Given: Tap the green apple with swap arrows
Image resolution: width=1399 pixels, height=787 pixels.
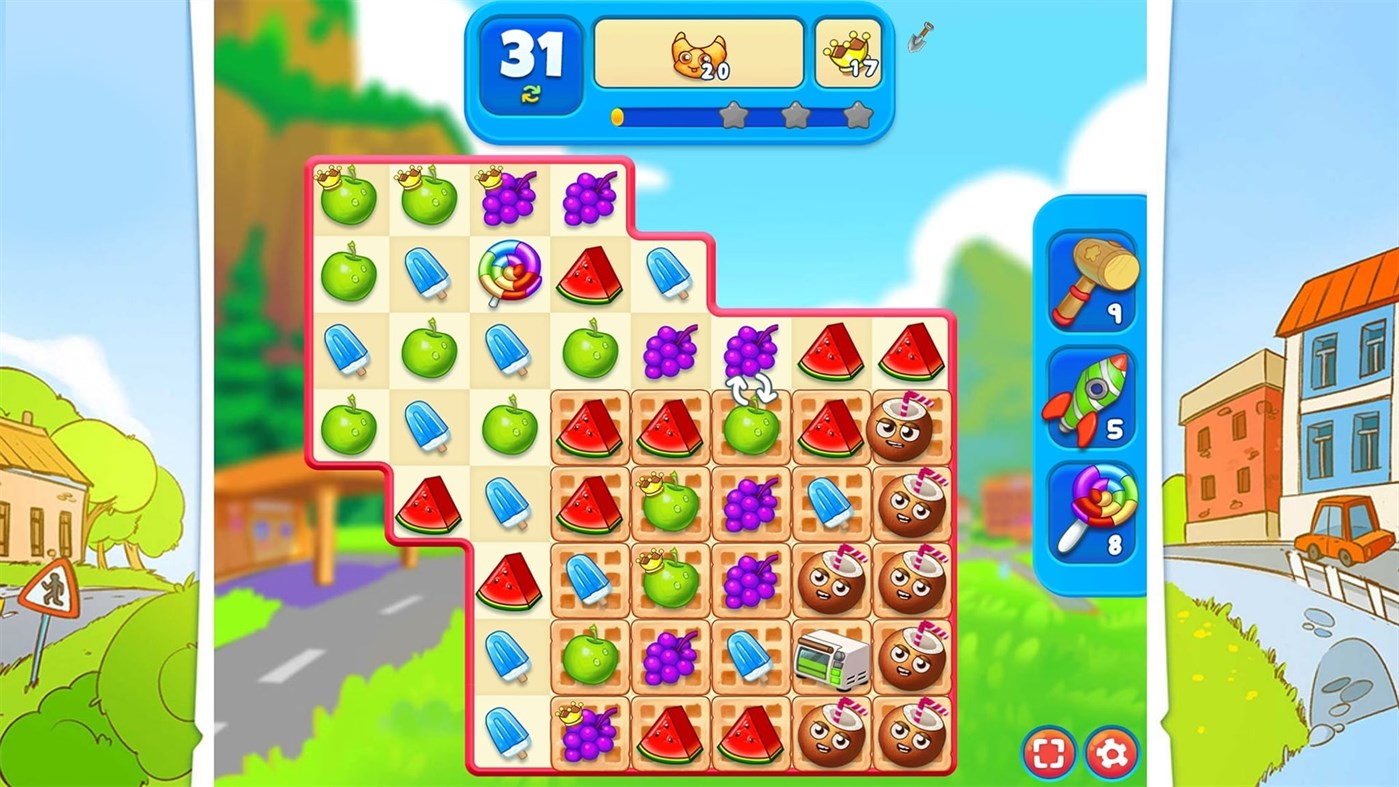Looking at the screenshot, I should (750, 430).
